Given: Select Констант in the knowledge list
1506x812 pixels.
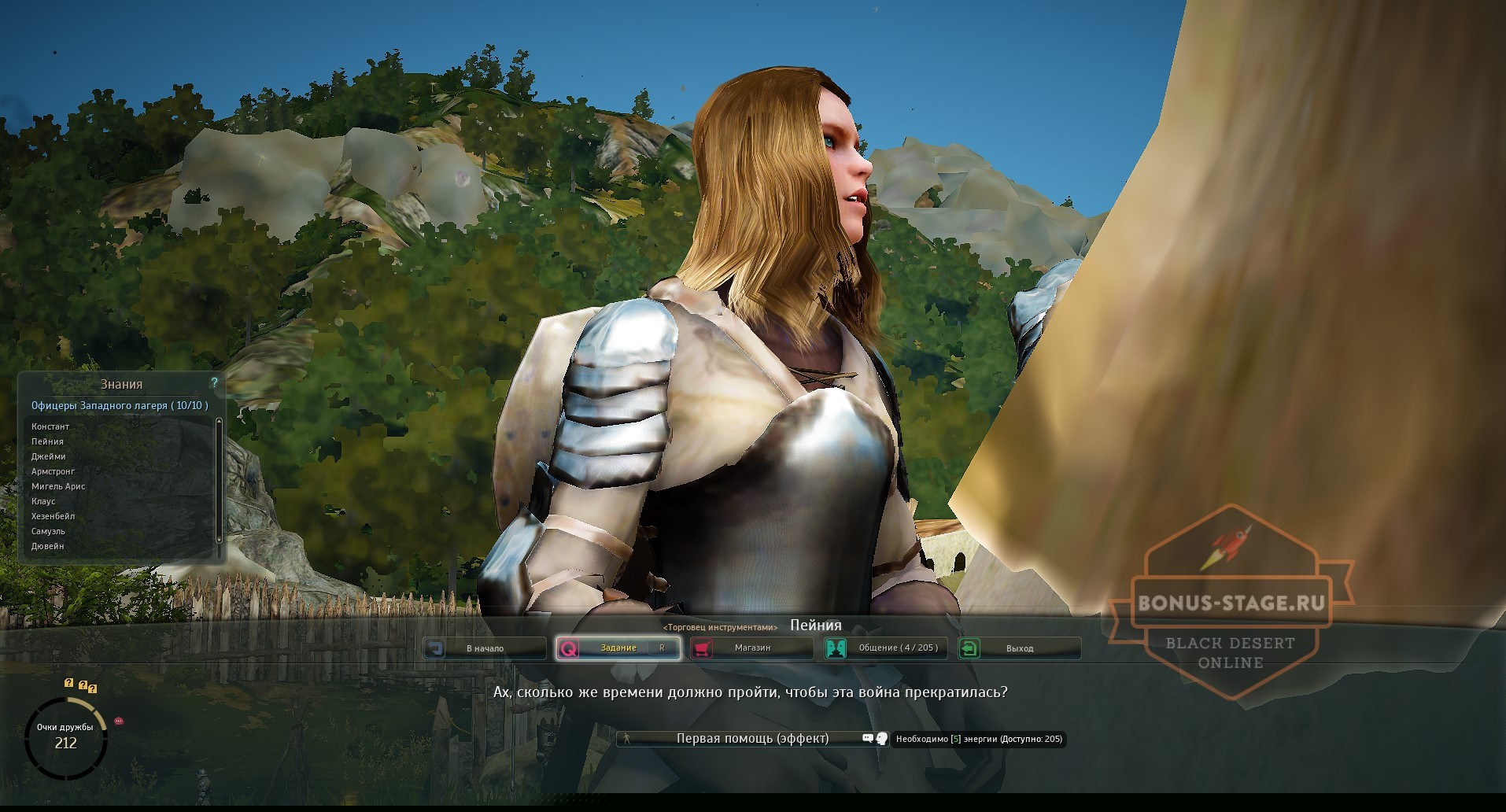Looking at the screenshot, I should tap(50, 426).
